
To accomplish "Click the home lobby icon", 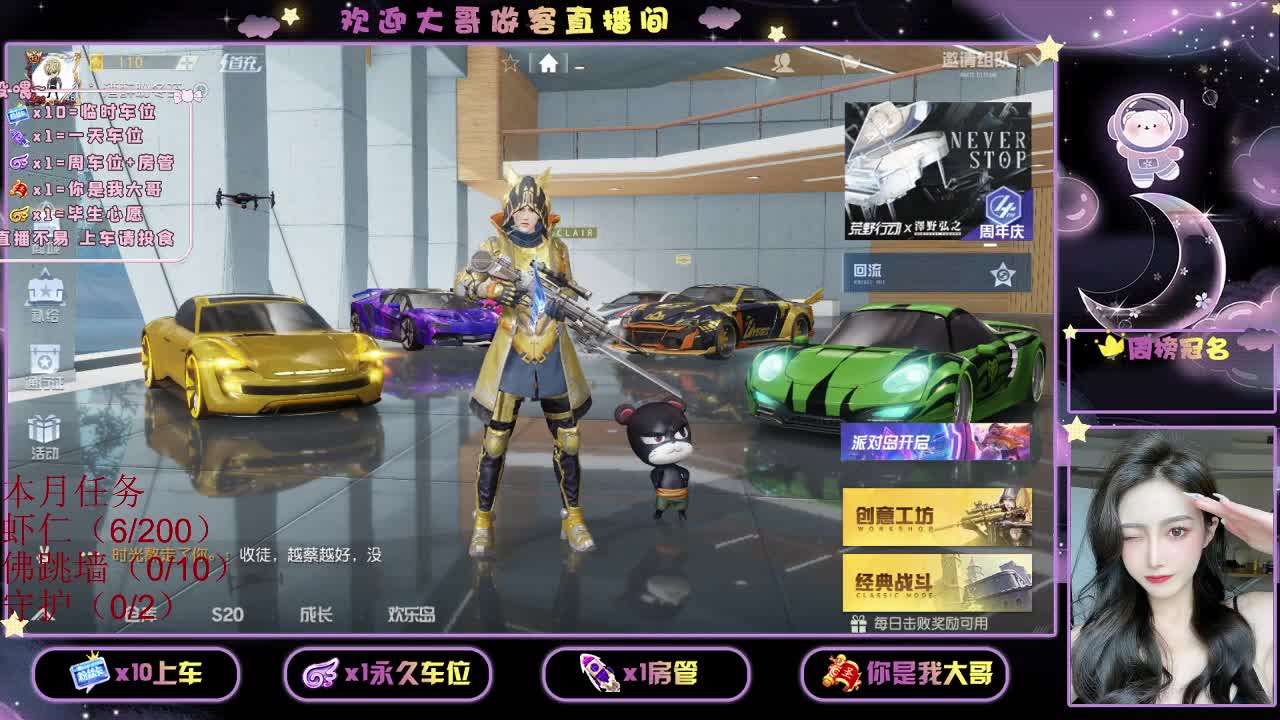I will [548, 62].
